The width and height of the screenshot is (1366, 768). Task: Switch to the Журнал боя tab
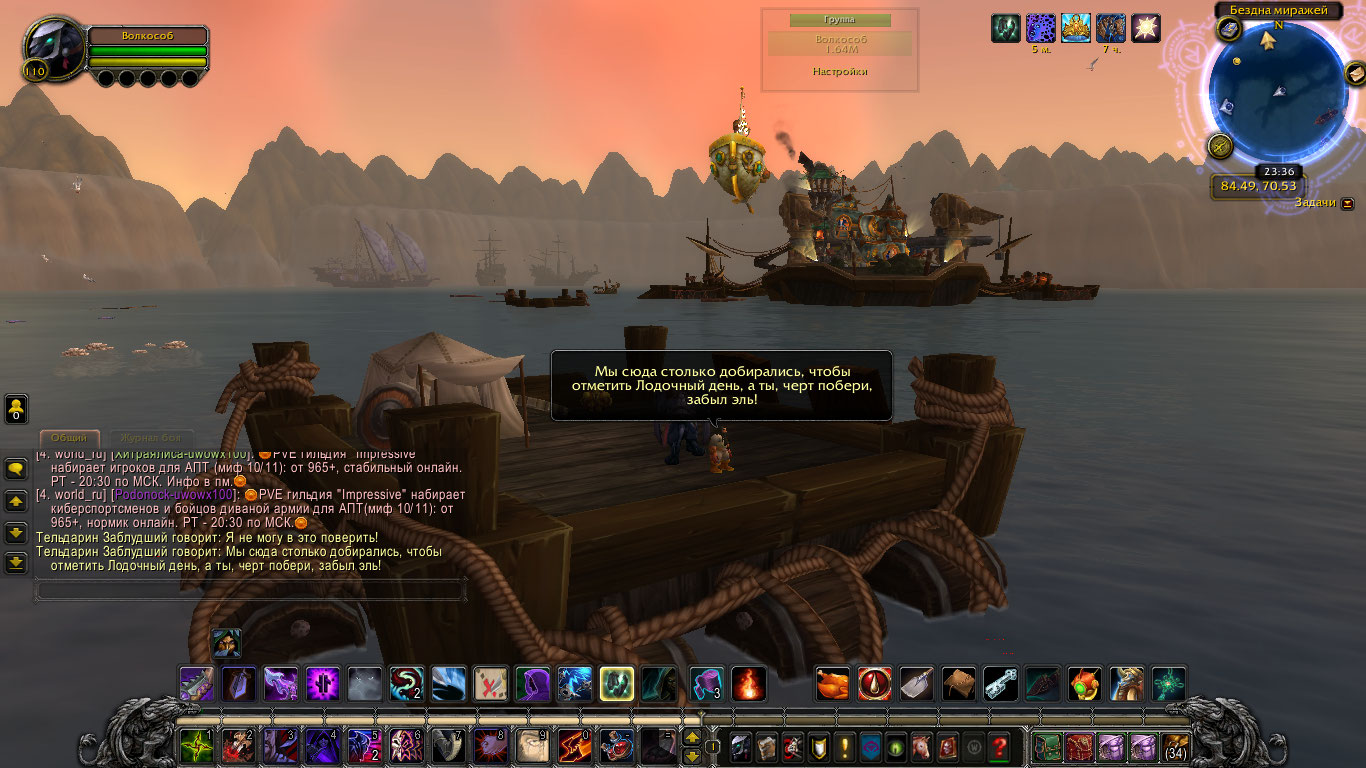pyautogui.click(x=152, y=438)
